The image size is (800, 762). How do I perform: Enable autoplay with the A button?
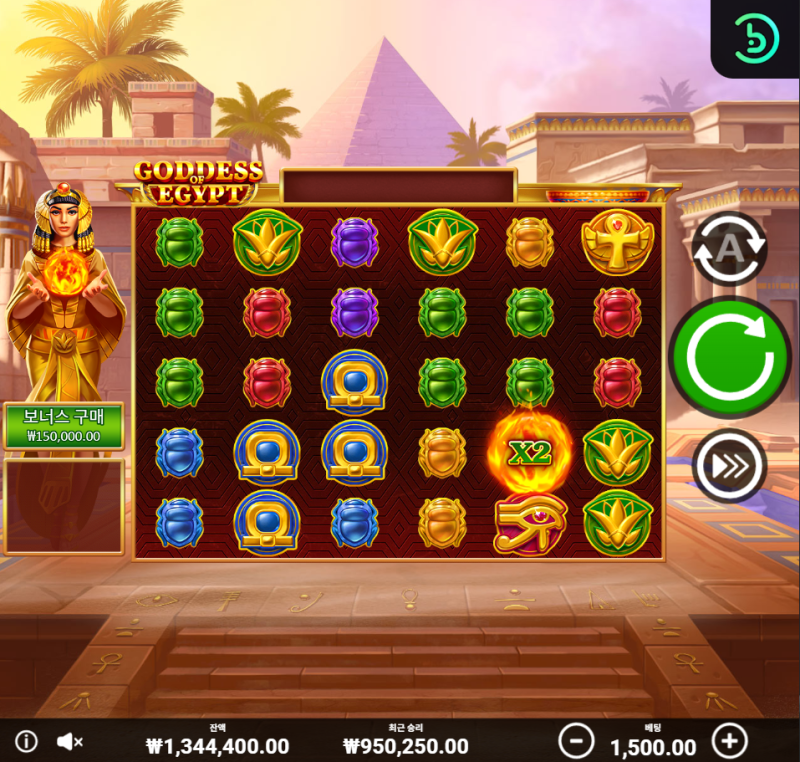[x=729, y=249]
